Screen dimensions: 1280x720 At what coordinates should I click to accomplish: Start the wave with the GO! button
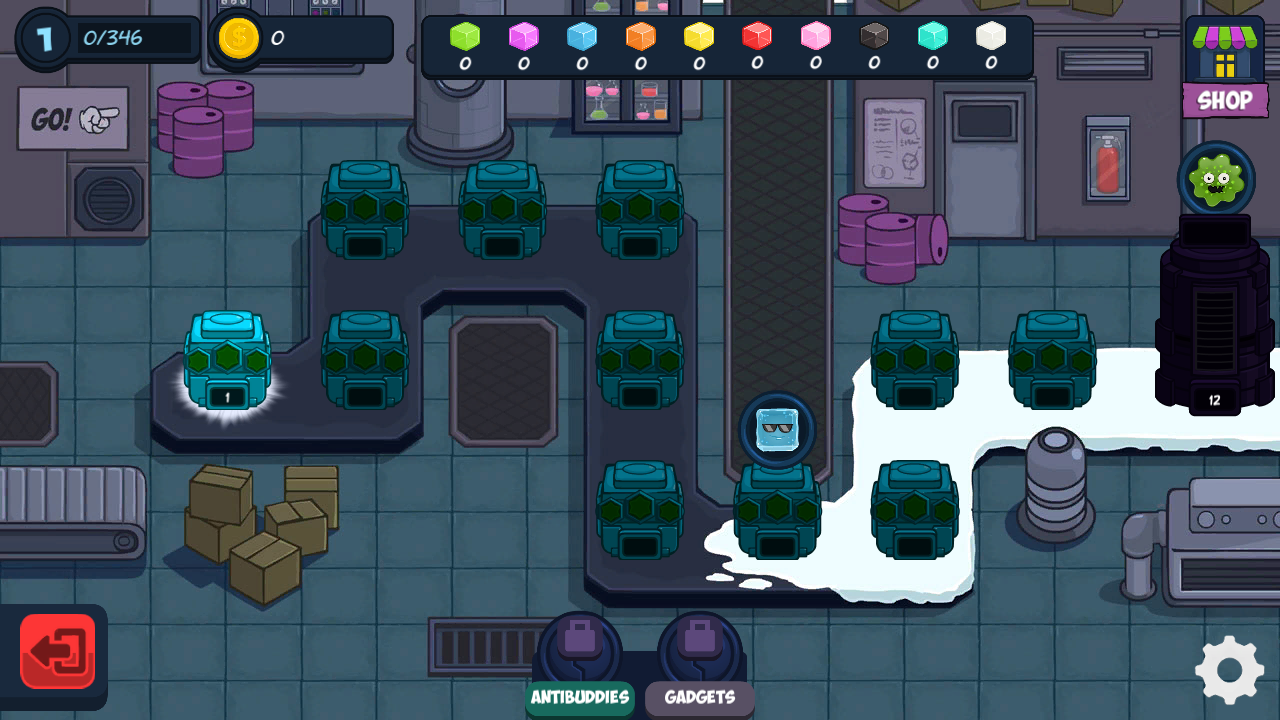point(73,119)
